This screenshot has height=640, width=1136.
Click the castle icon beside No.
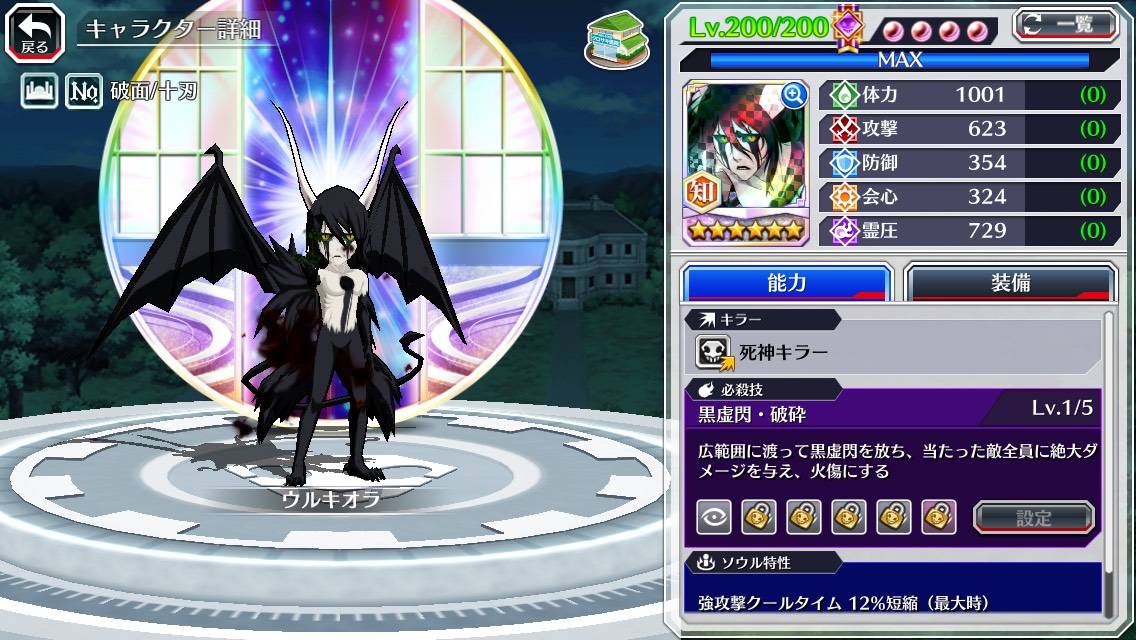pyautogui.click(x=39, y=93)
